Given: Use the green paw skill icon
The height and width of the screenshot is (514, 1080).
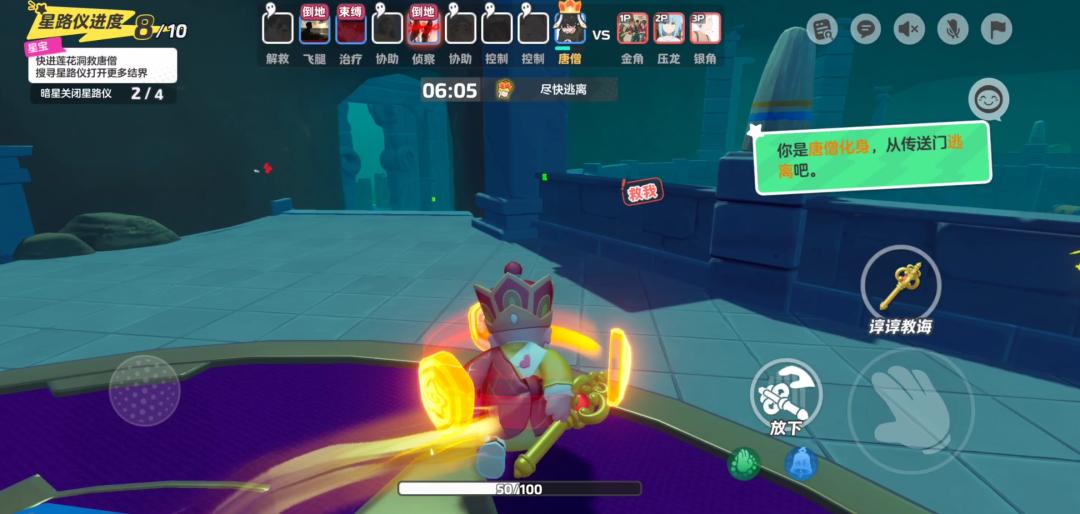Looking at the screenshot, I should click(743, 462).
